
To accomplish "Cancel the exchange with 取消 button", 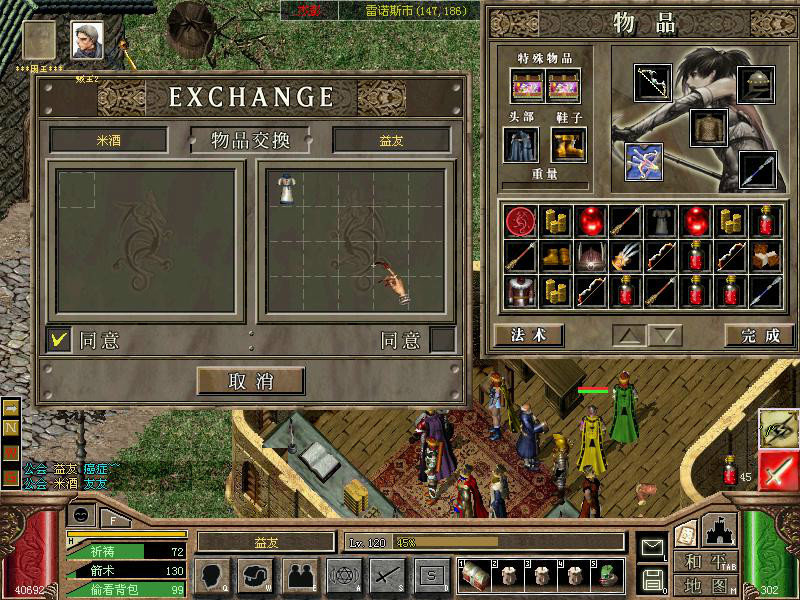I will [x=250, y=380].
